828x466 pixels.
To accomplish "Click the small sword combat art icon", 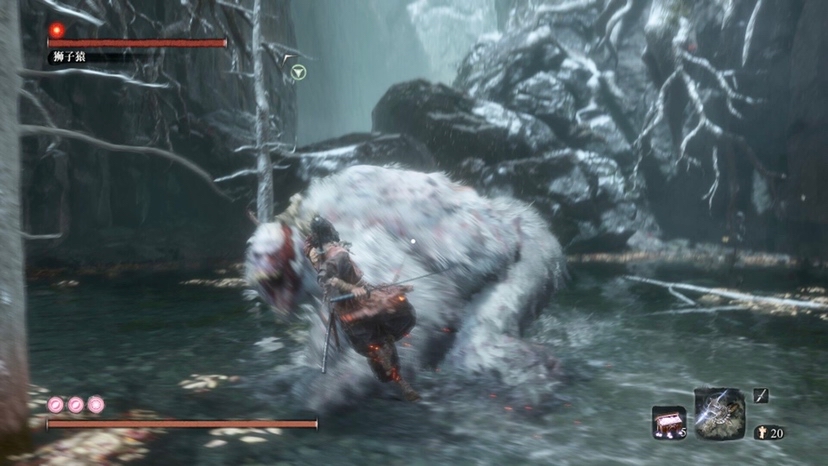I will tap(761, 396).
